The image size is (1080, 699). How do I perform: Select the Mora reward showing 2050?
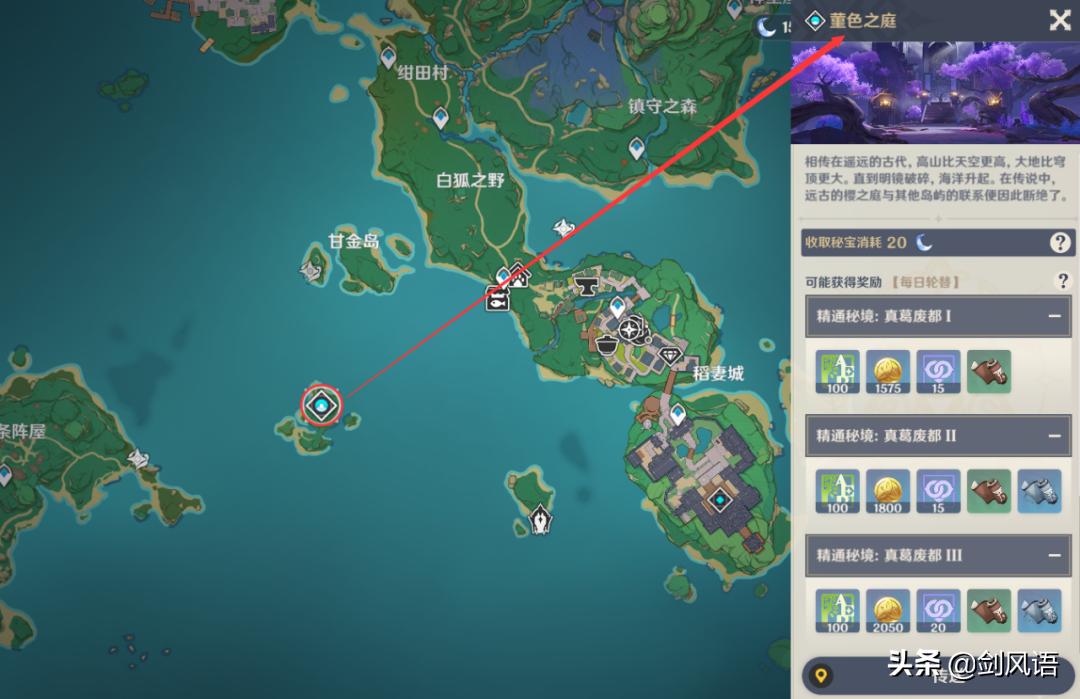click(887, 610)
